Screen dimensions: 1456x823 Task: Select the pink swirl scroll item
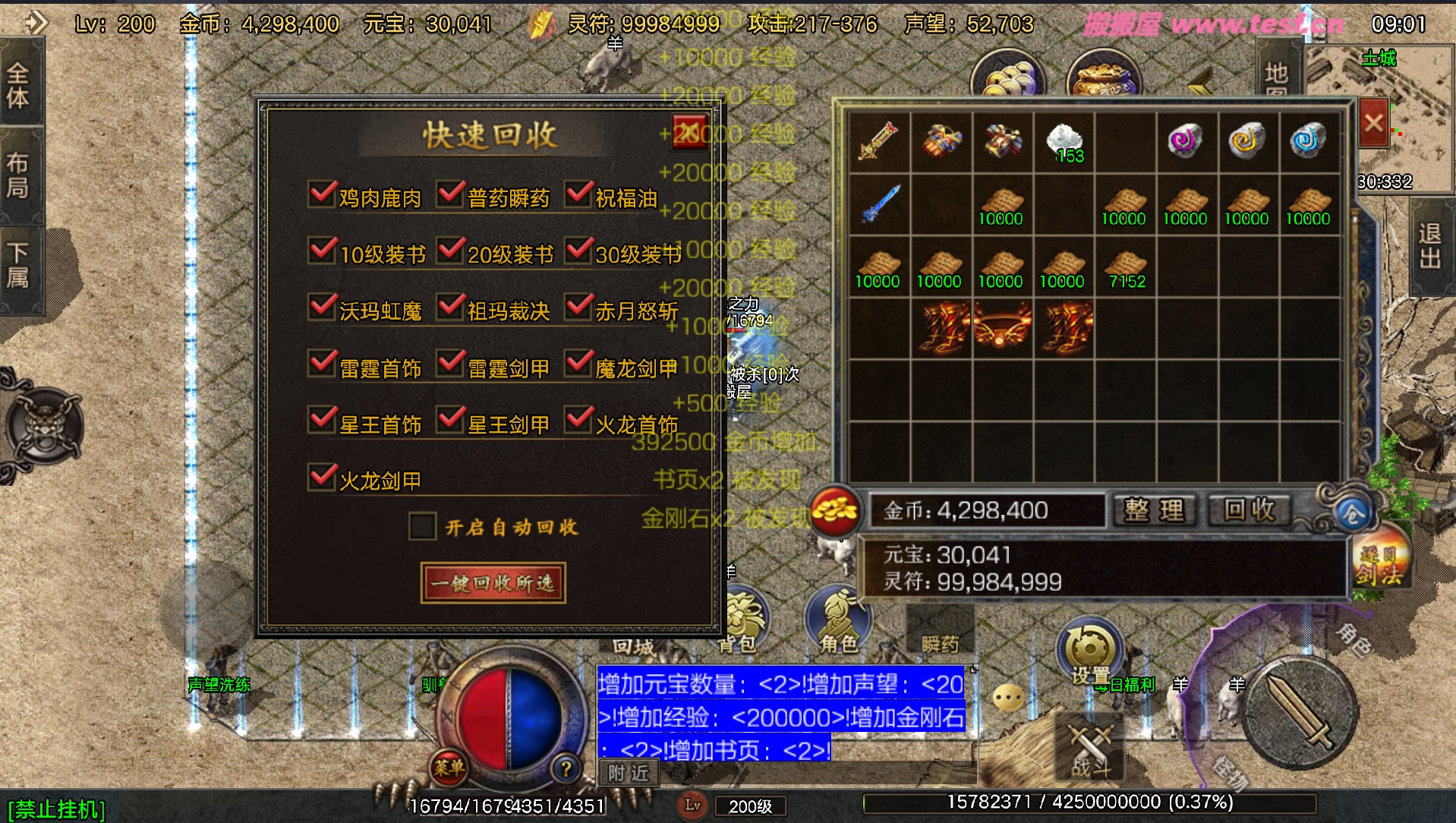pyautogui.click(x=1185, y=141)
